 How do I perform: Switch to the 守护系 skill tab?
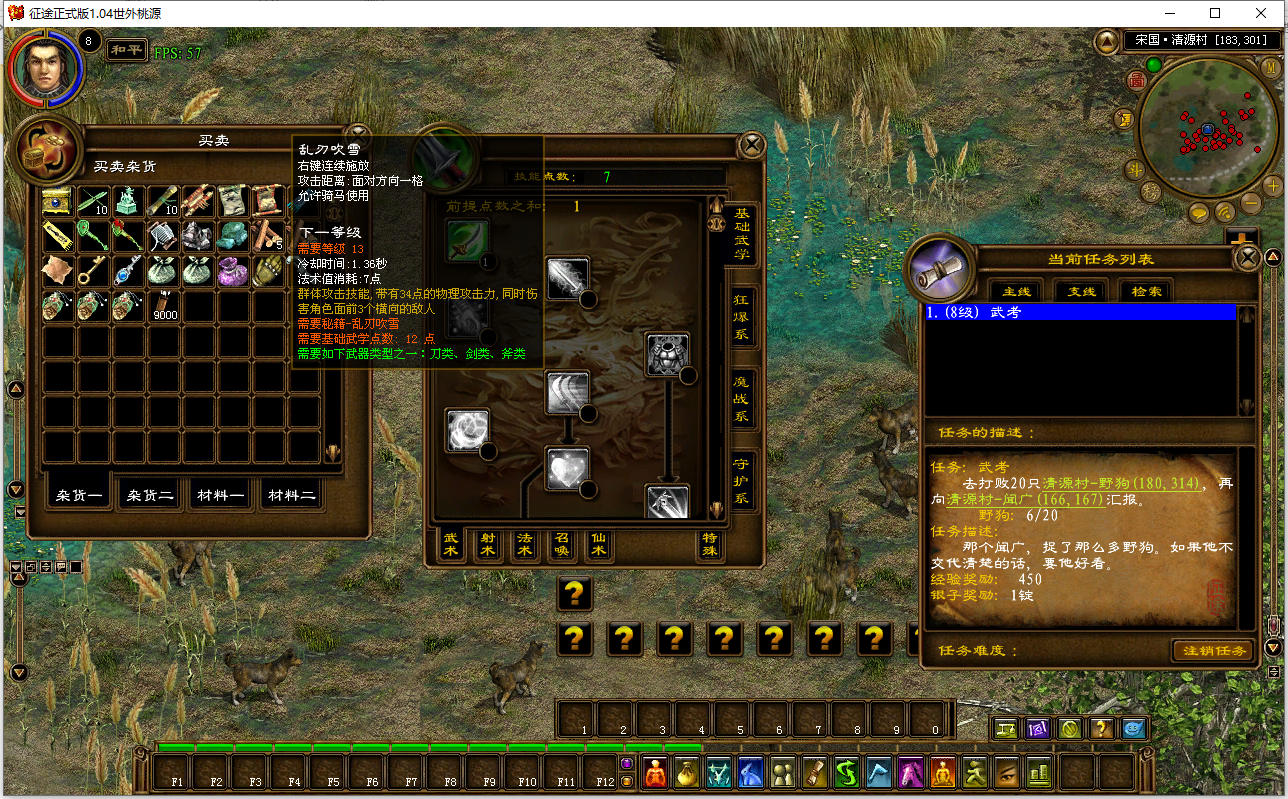tap(741, 483)
